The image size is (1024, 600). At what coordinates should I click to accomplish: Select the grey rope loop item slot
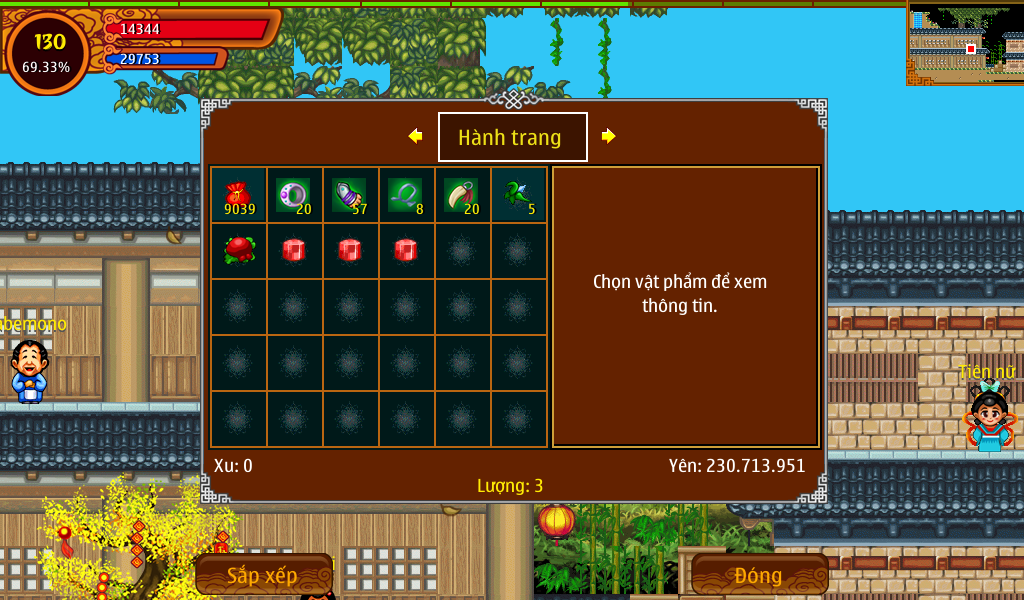coord(406,195)
